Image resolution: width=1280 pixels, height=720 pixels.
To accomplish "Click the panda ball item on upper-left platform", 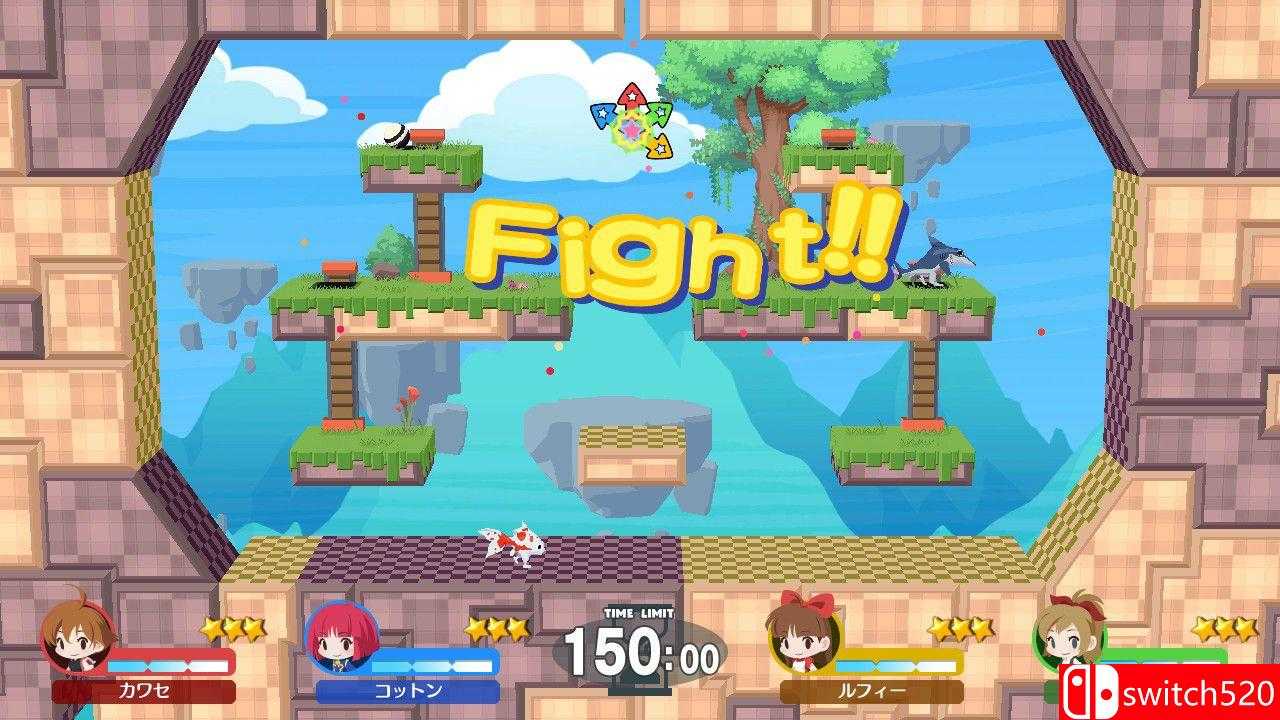I will pos(397,136).
